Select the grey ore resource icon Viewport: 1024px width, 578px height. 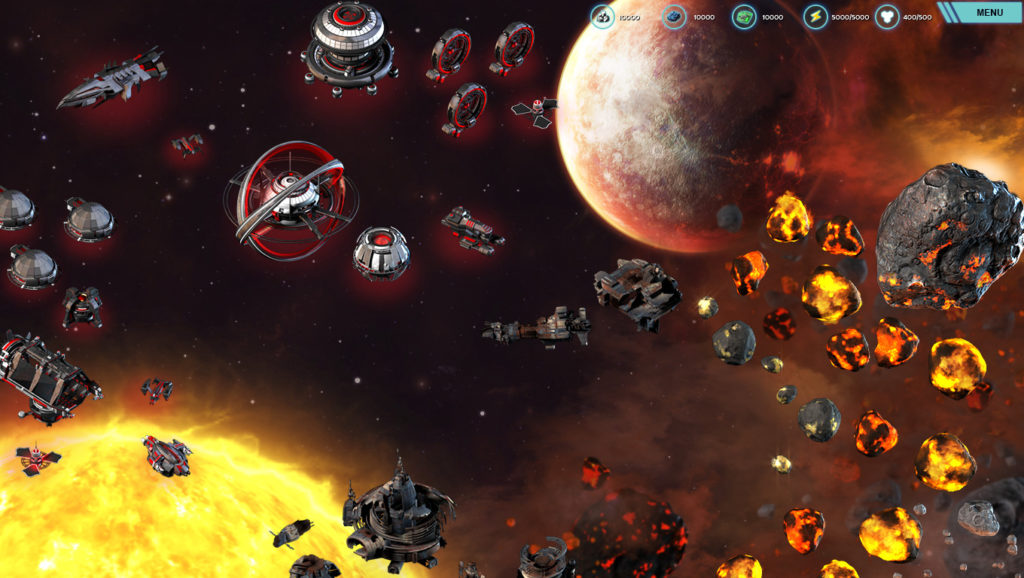602,17
